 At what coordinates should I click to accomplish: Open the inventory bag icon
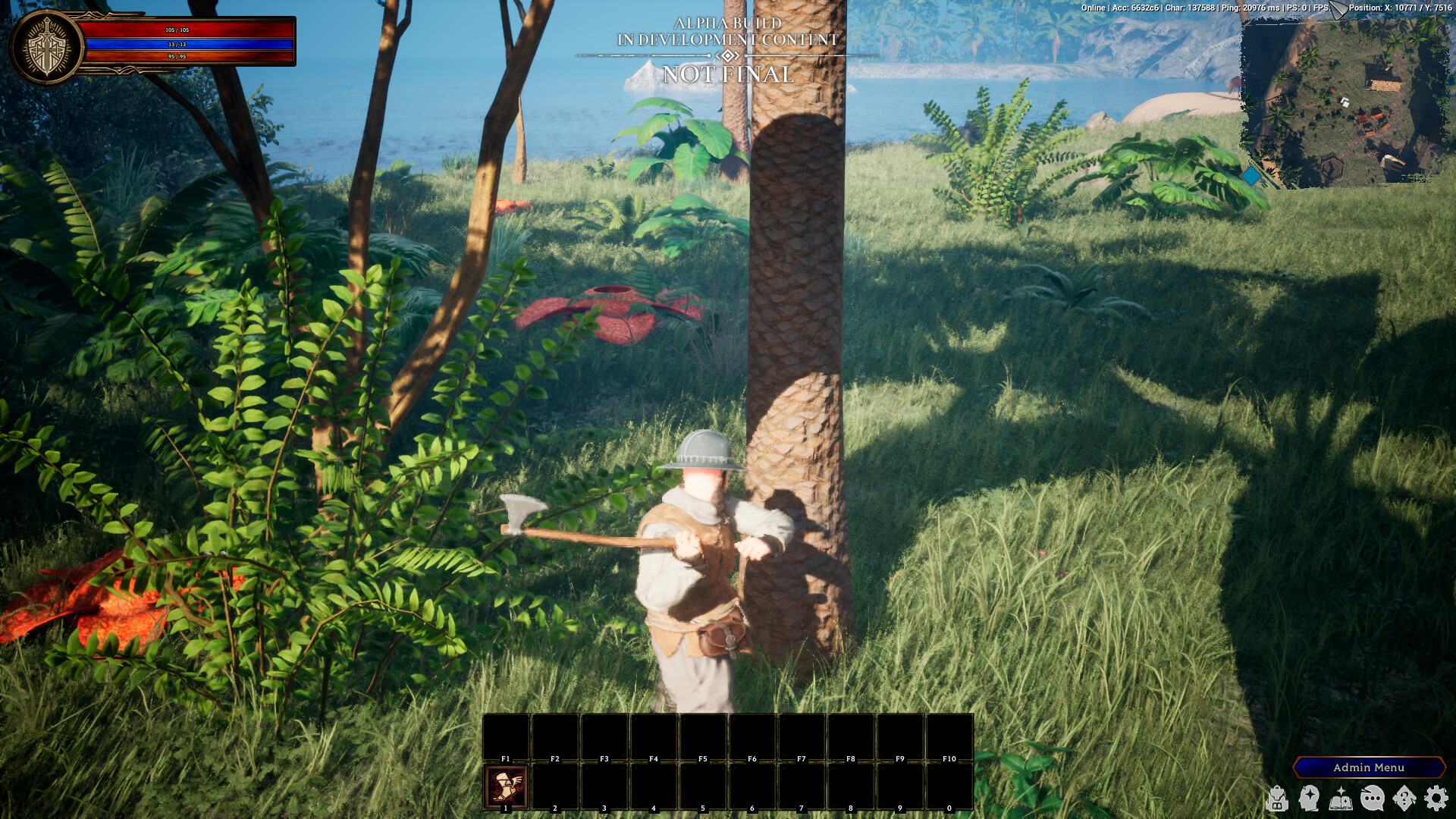point(1277,799)
